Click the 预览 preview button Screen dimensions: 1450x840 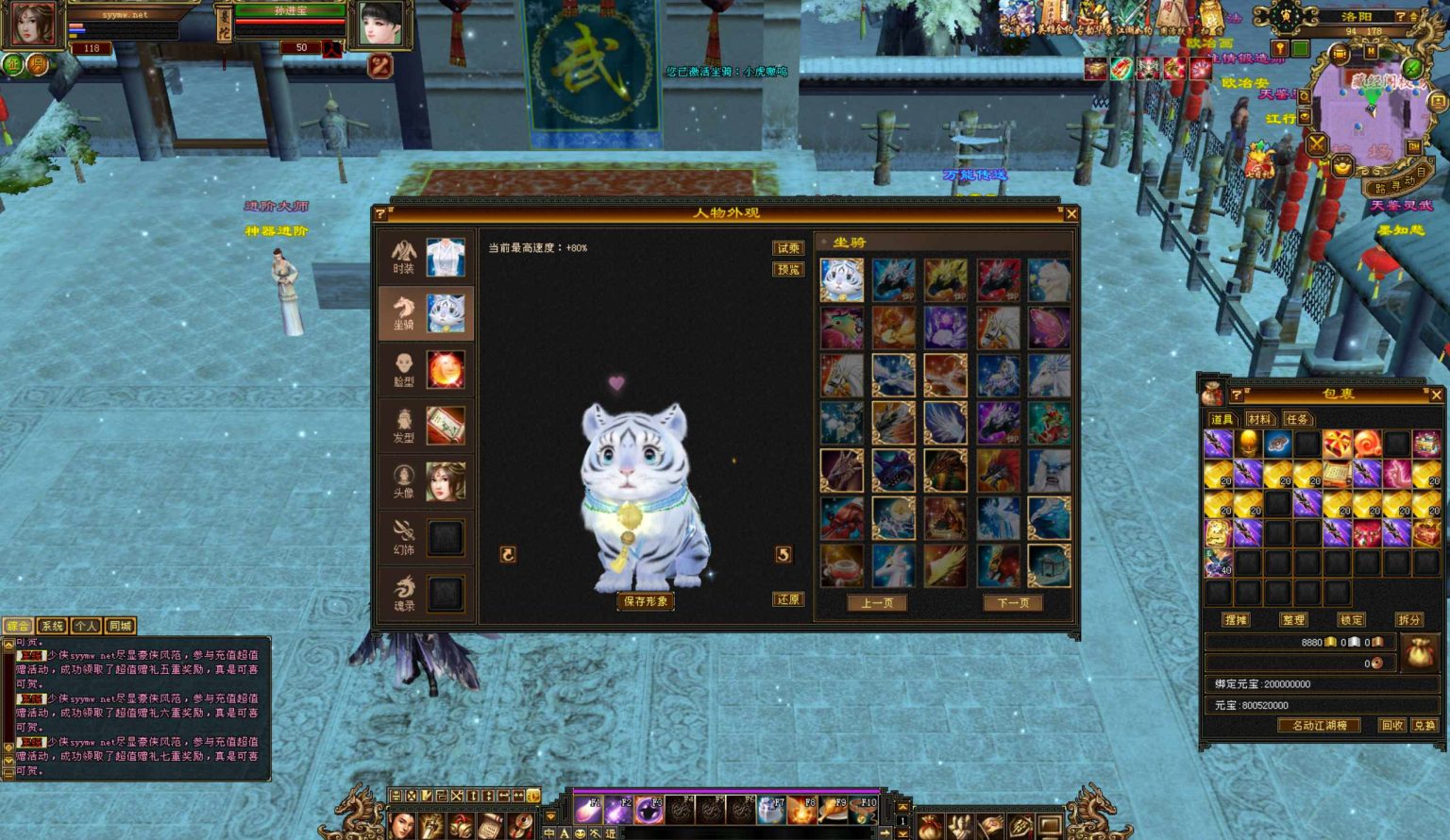tap(788, 270)
